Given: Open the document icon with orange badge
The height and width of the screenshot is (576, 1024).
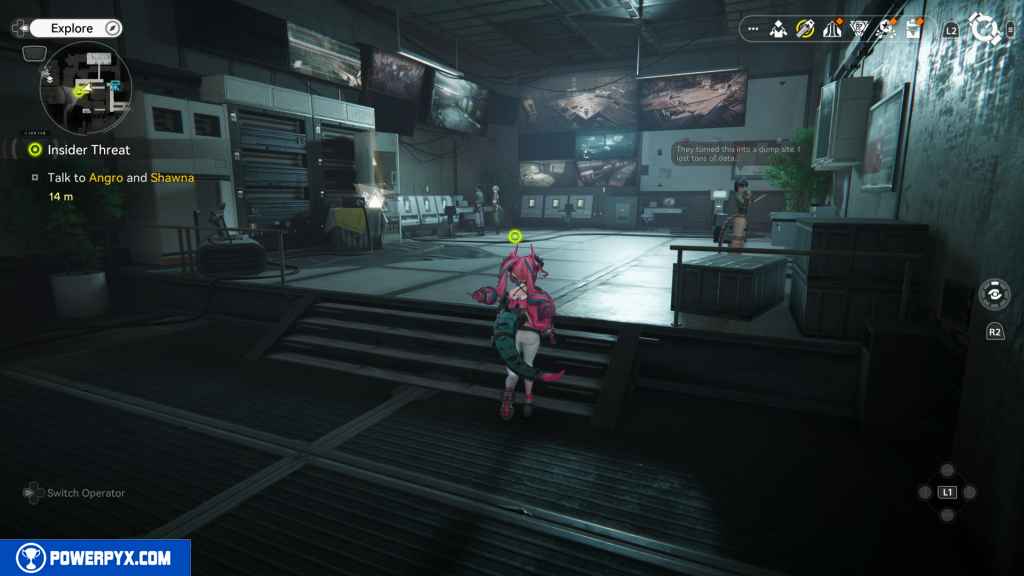Looking at the screenshot, I should pos(913,29).
